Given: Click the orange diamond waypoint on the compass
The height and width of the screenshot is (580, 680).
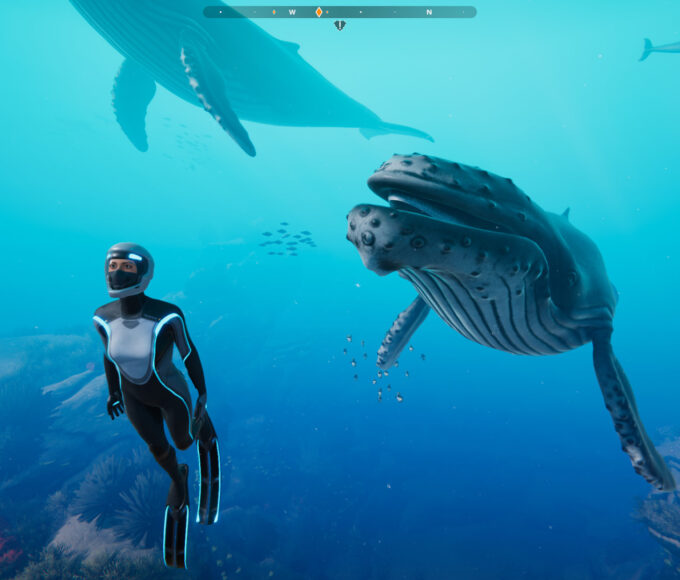Looking at the screenshot, I should tap(319, 12).
